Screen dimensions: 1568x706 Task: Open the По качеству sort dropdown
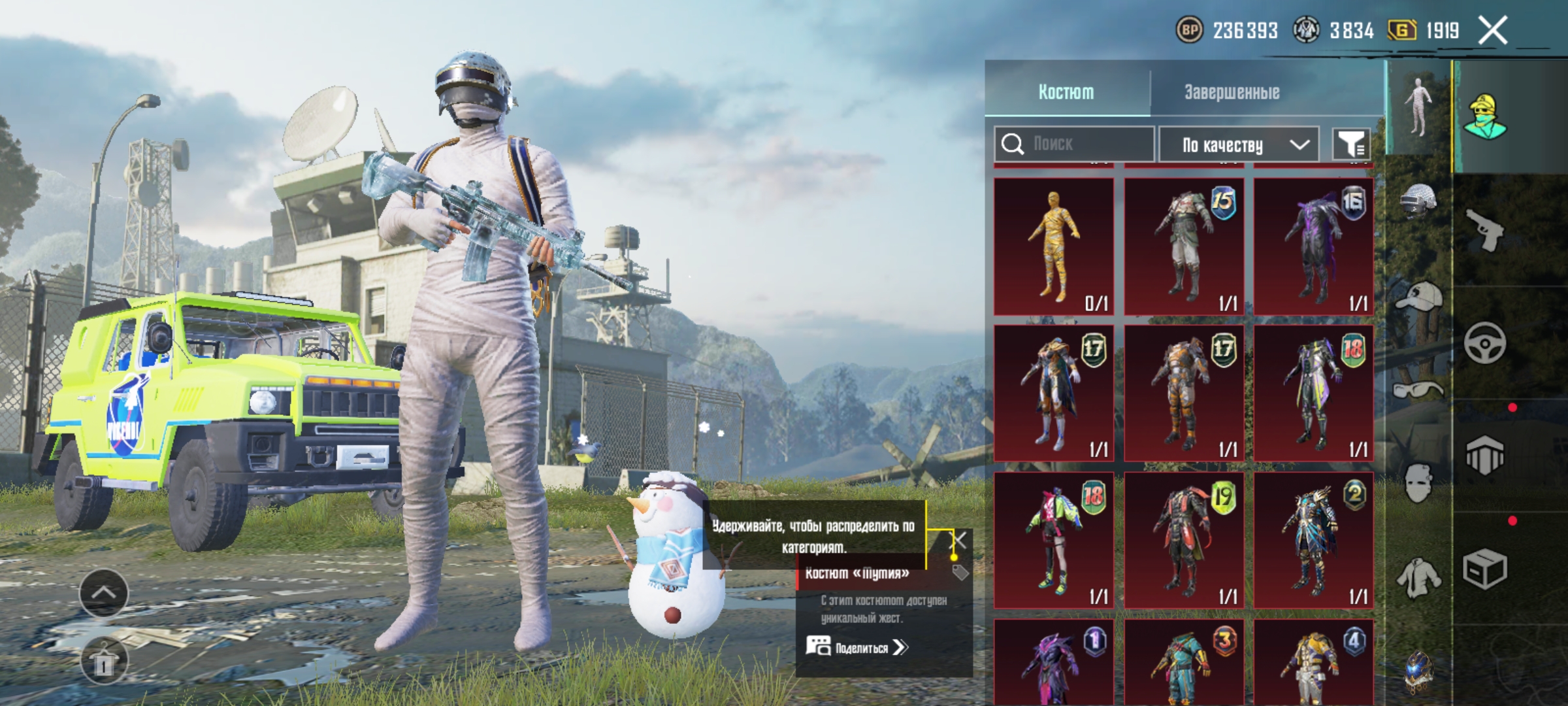pos(1238,144)
